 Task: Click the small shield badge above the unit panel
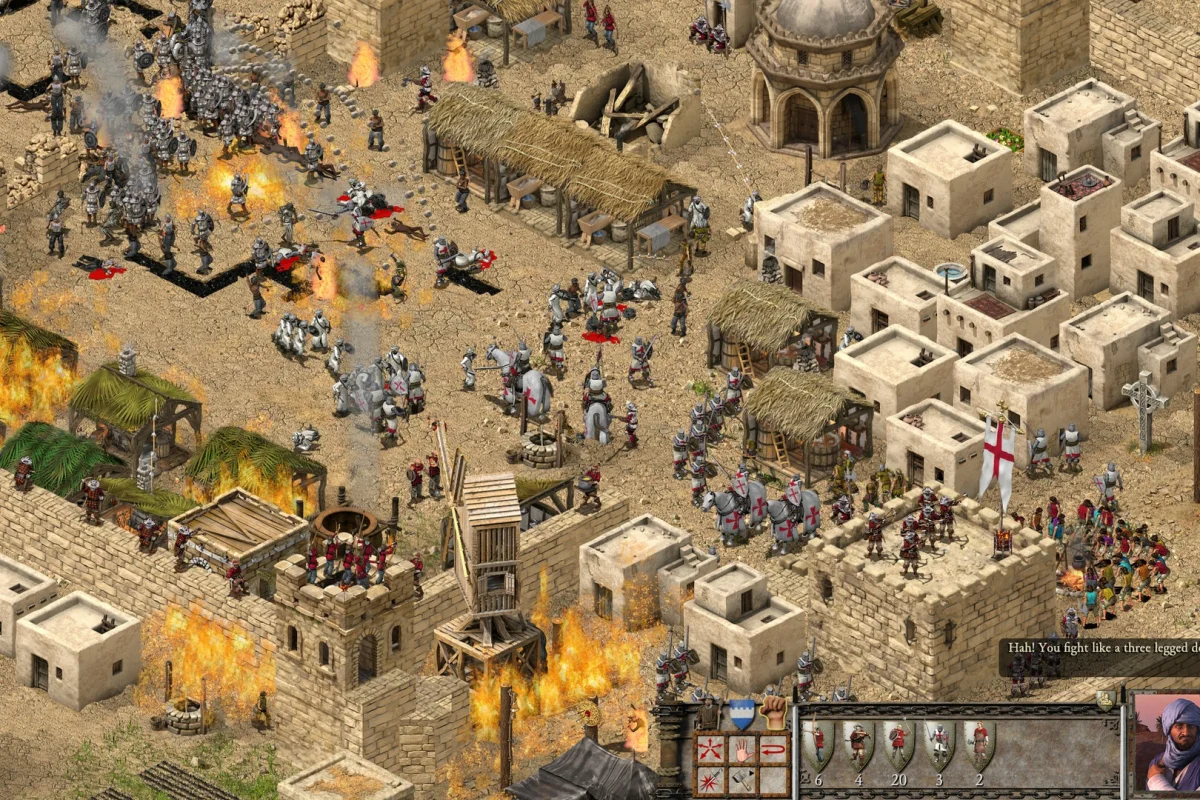click(1106, 700)
